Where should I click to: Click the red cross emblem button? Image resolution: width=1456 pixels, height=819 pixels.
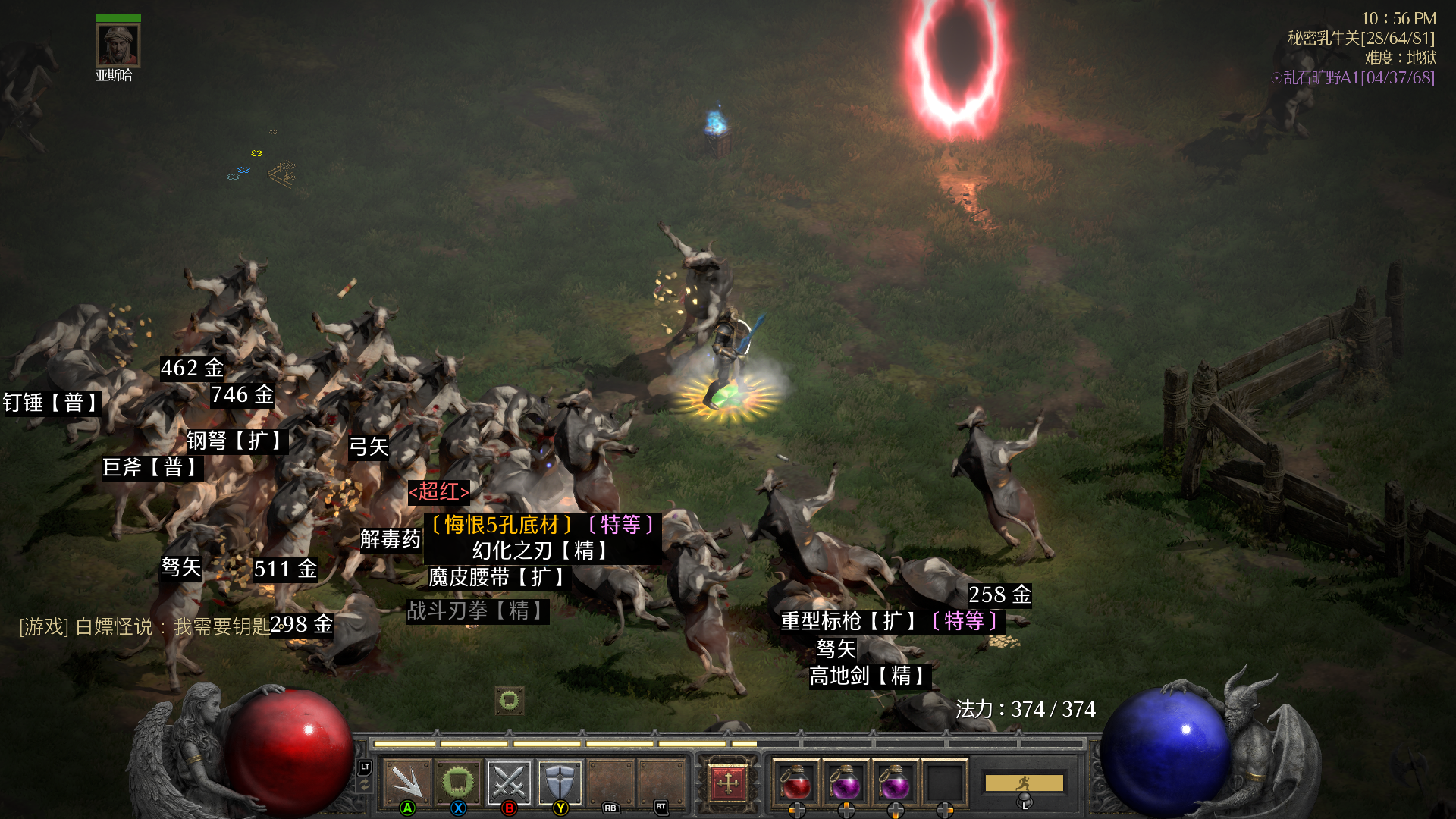[x=728, y=782]
